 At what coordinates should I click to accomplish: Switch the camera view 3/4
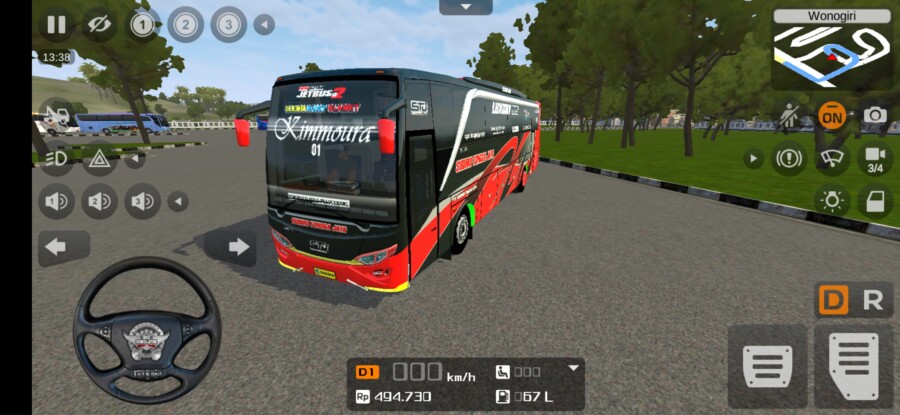(x=875, y=158)
